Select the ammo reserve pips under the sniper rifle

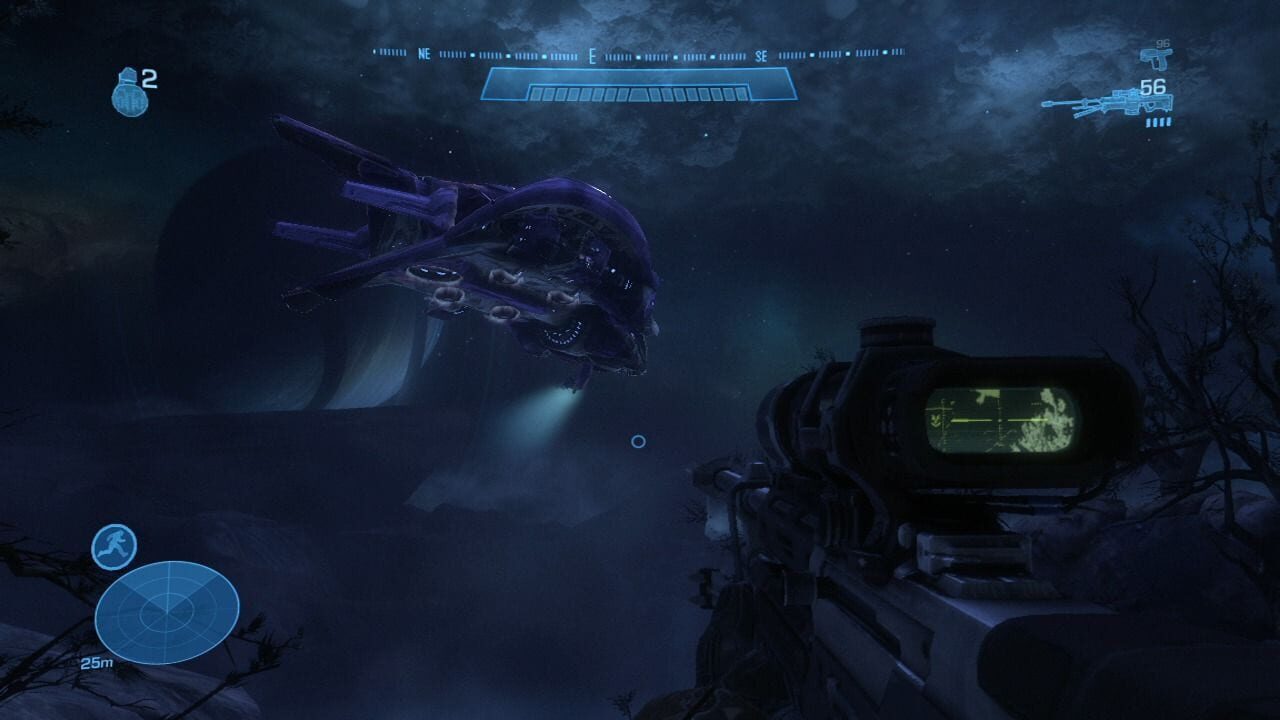point(1156,124)
